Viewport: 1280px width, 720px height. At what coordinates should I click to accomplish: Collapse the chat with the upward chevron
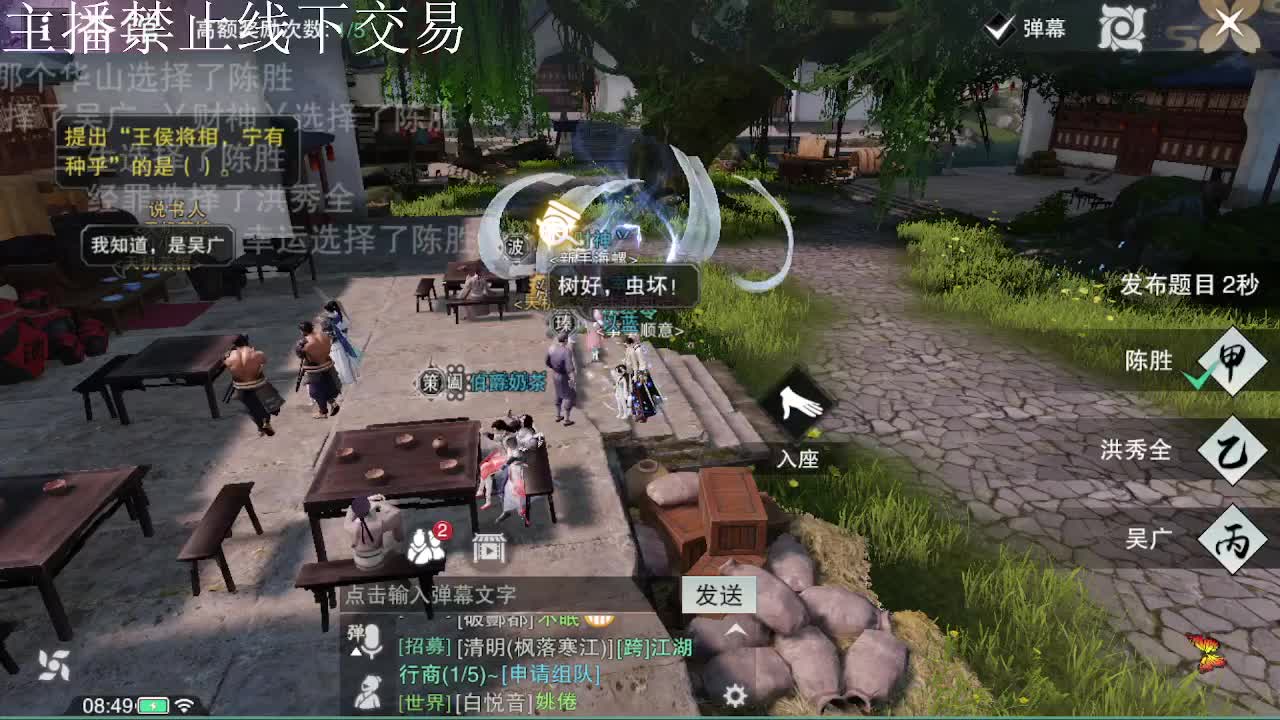click(735, 628)
